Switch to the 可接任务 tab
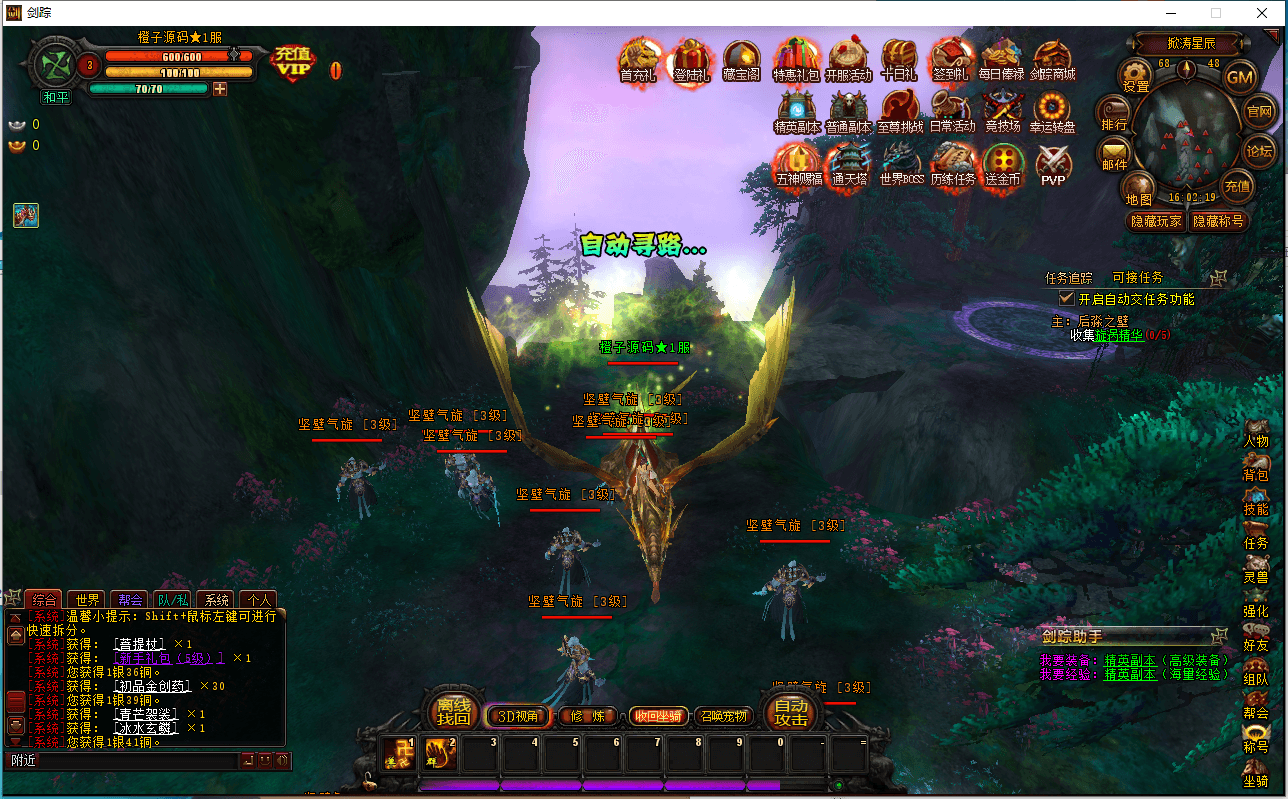The height and width of the screenshot is (799, 1288). coord(1138,277)
